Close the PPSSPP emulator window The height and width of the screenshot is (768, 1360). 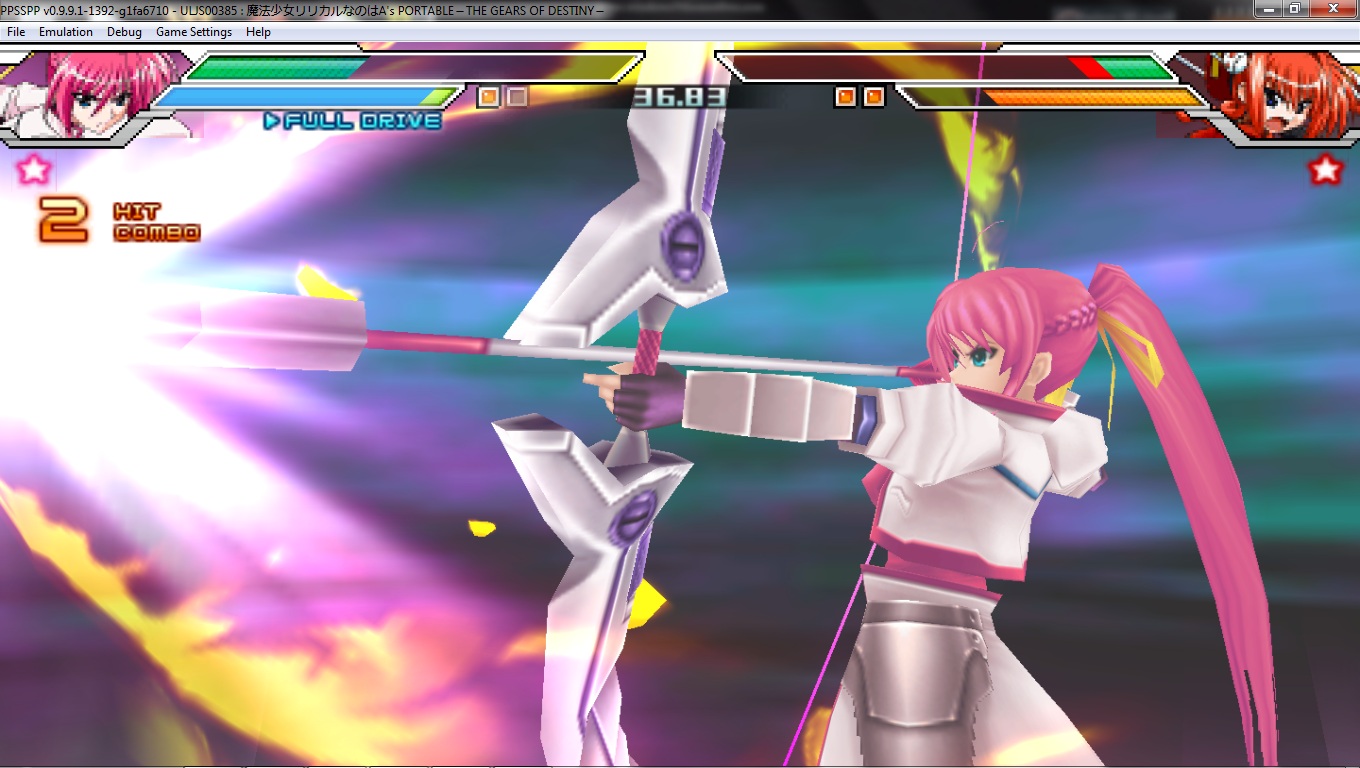(x=1332, y=8)
